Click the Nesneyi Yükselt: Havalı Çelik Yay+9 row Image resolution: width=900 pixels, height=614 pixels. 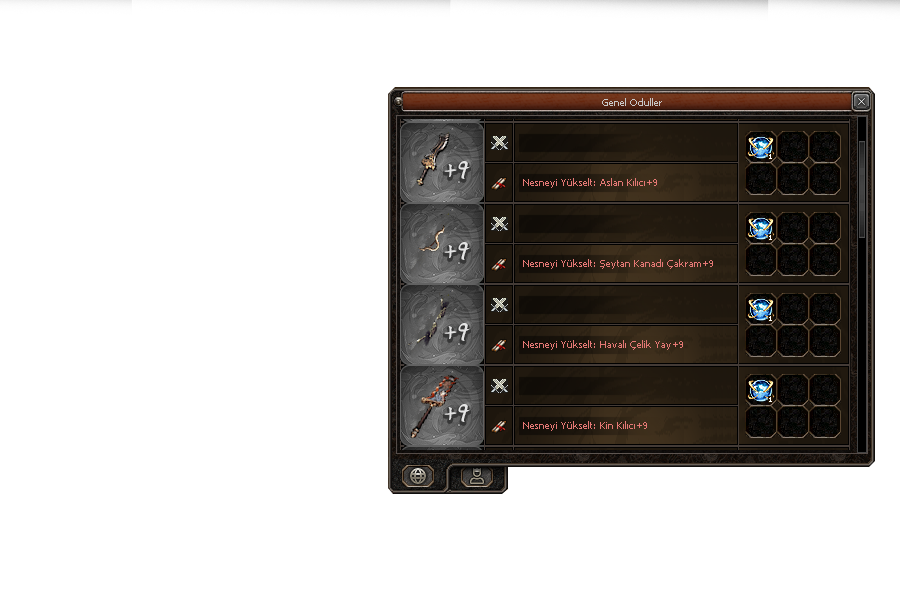tap(625, 345)
